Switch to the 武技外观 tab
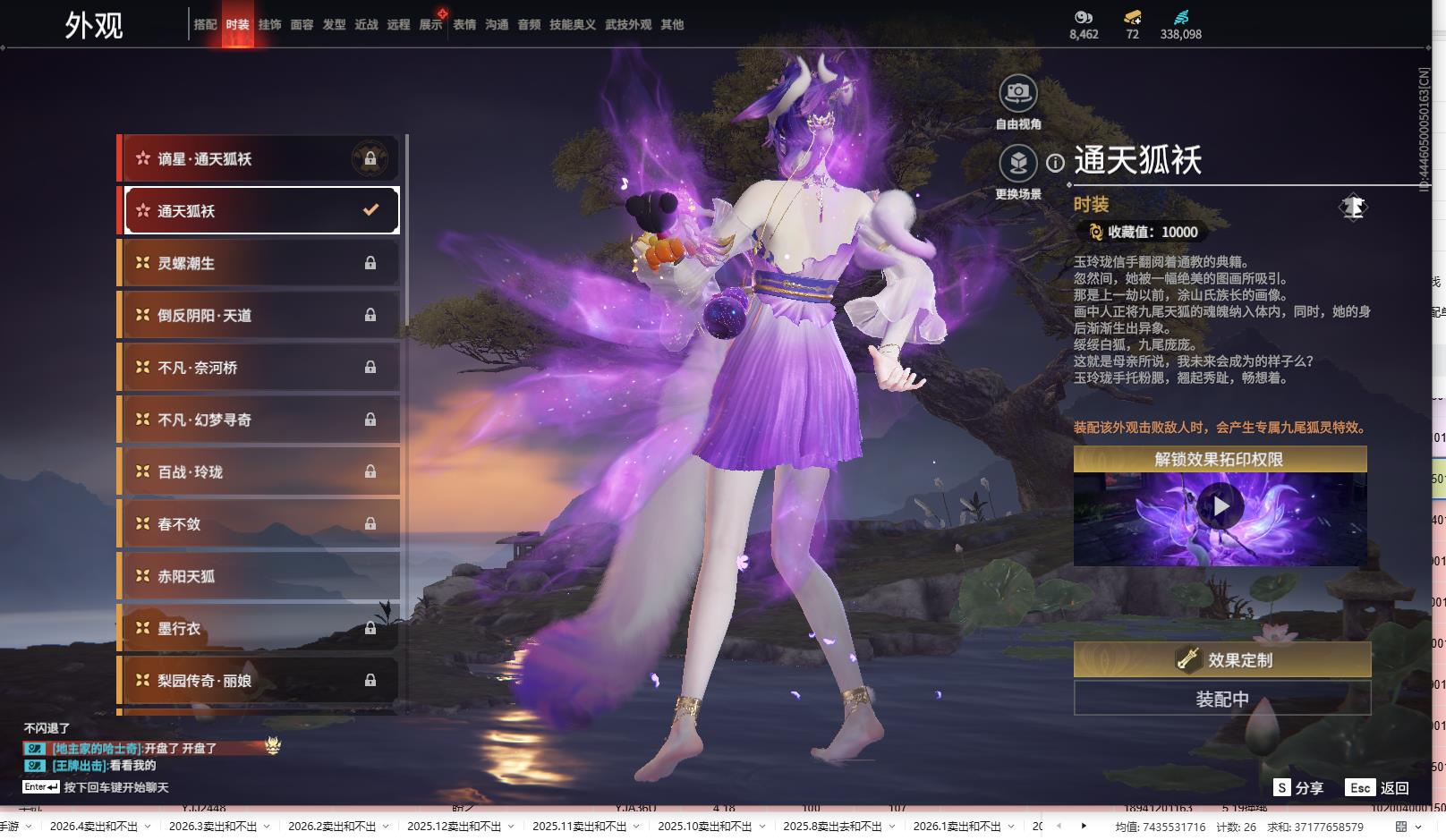1446x840 pixels. pyautogui.click(x=628, y=25)
